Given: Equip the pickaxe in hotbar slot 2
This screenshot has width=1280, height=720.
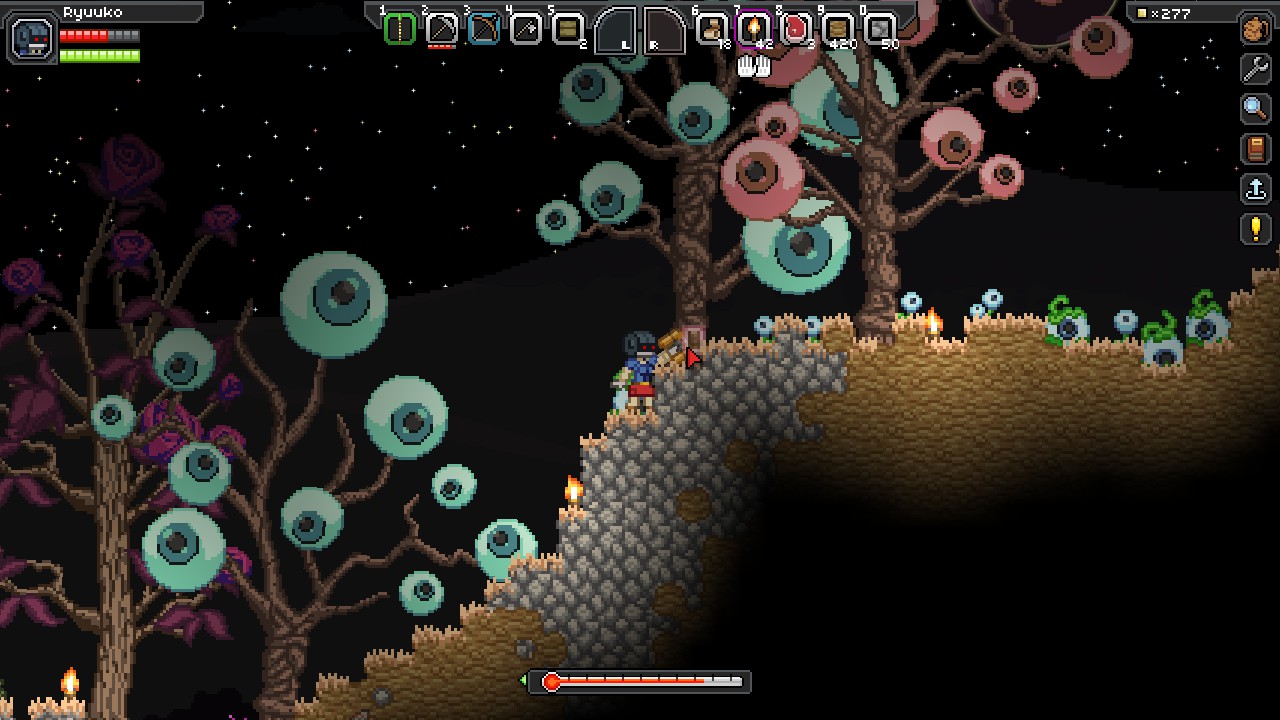Looking at the screenshot, I should pyautogui.click(x=441, y=29).
